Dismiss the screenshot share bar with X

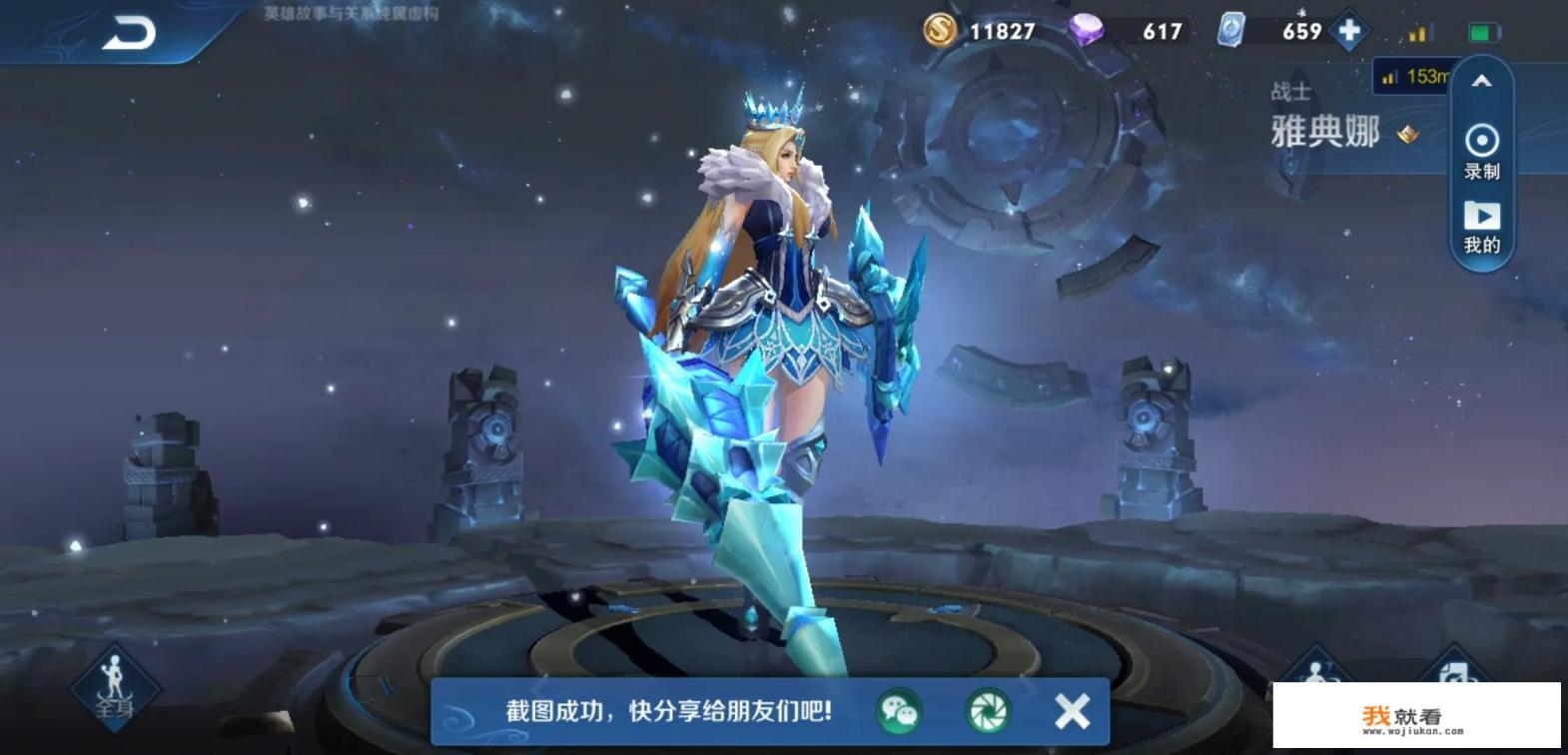[x=1072, y=708]
